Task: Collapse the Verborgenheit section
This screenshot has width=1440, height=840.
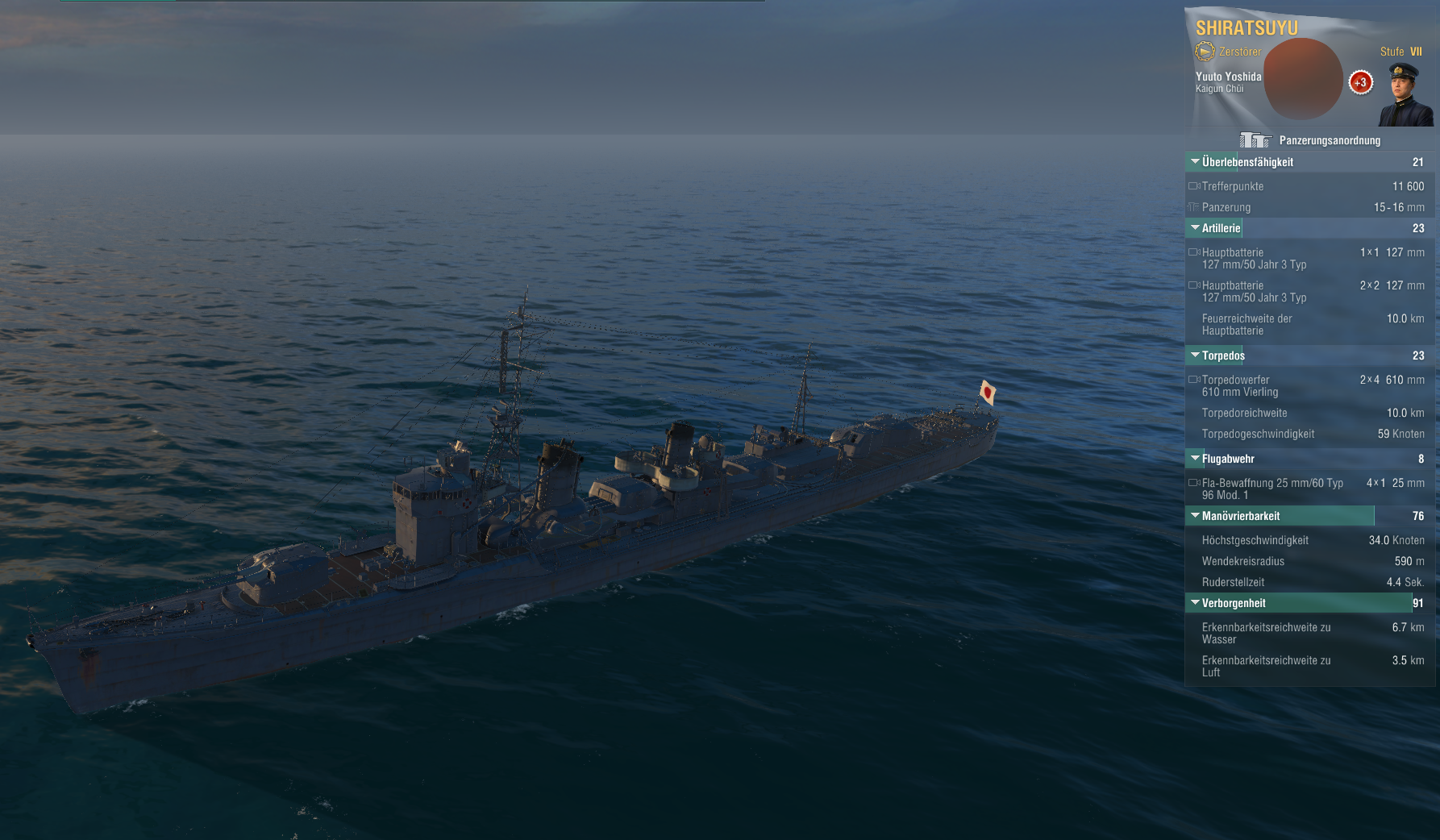Action: click(x=1195, y=603)
